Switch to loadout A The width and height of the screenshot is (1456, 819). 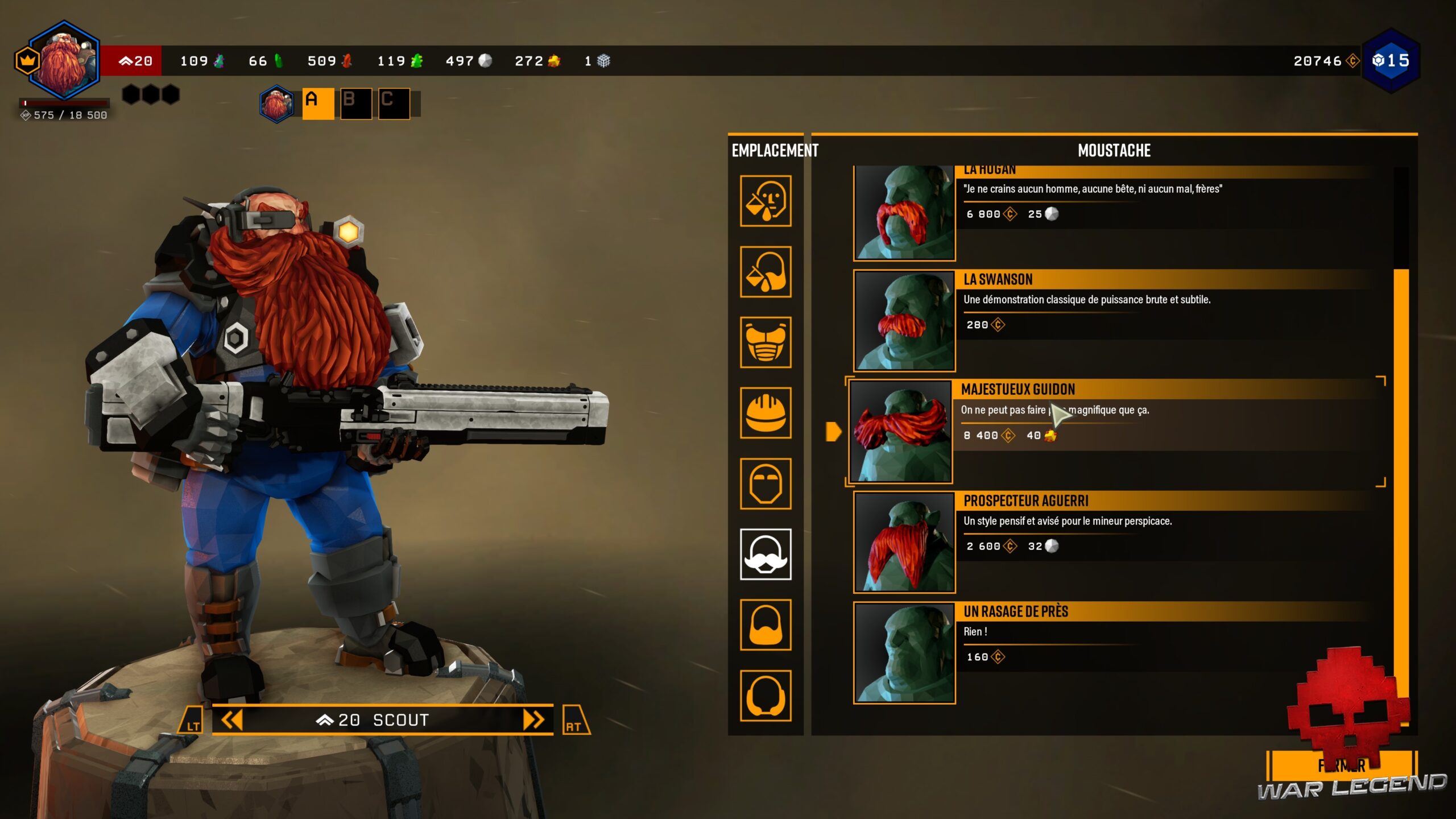click(x=317, y=104)
